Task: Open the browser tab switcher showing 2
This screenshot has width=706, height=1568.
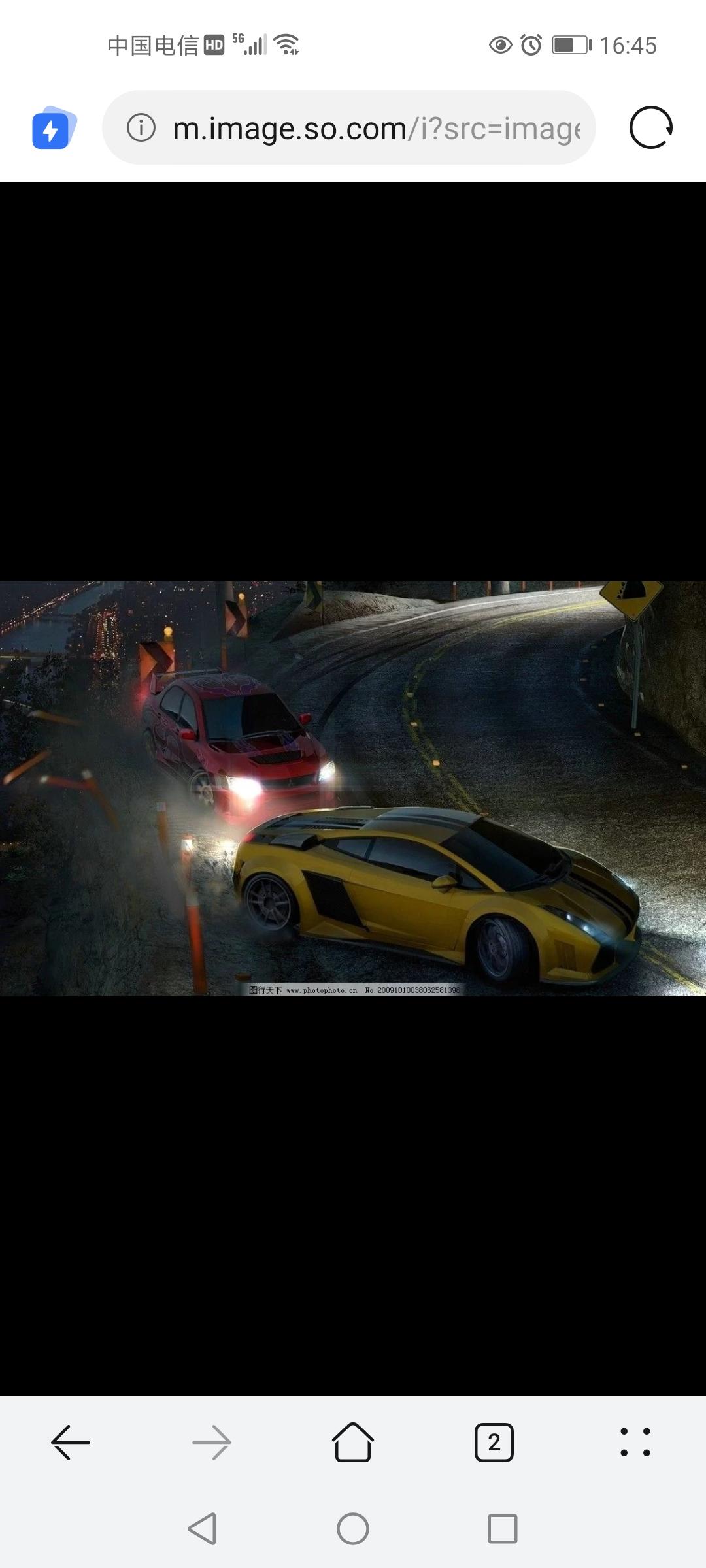Action: (x=494, y=1442)
